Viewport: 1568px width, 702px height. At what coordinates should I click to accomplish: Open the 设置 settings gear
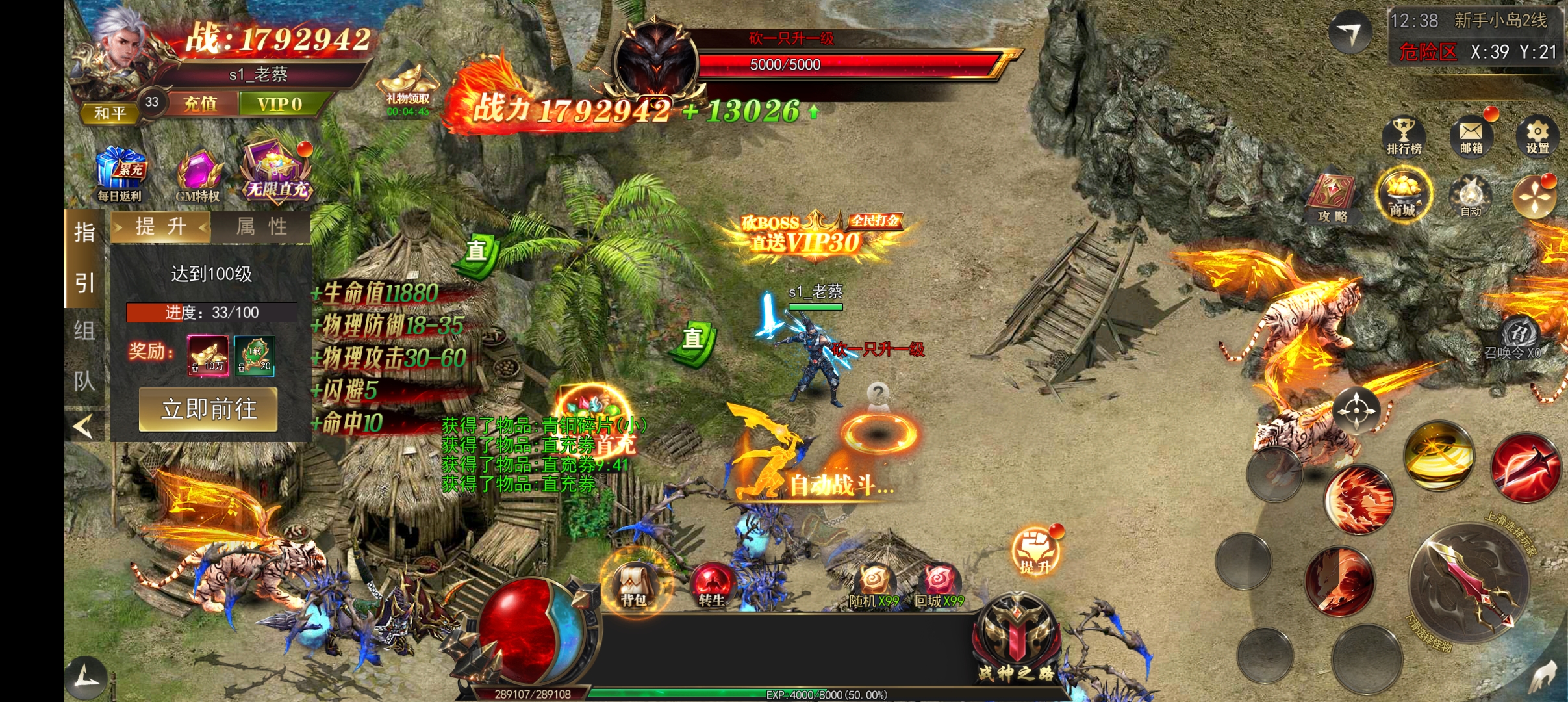click(x=1537, y=136)
